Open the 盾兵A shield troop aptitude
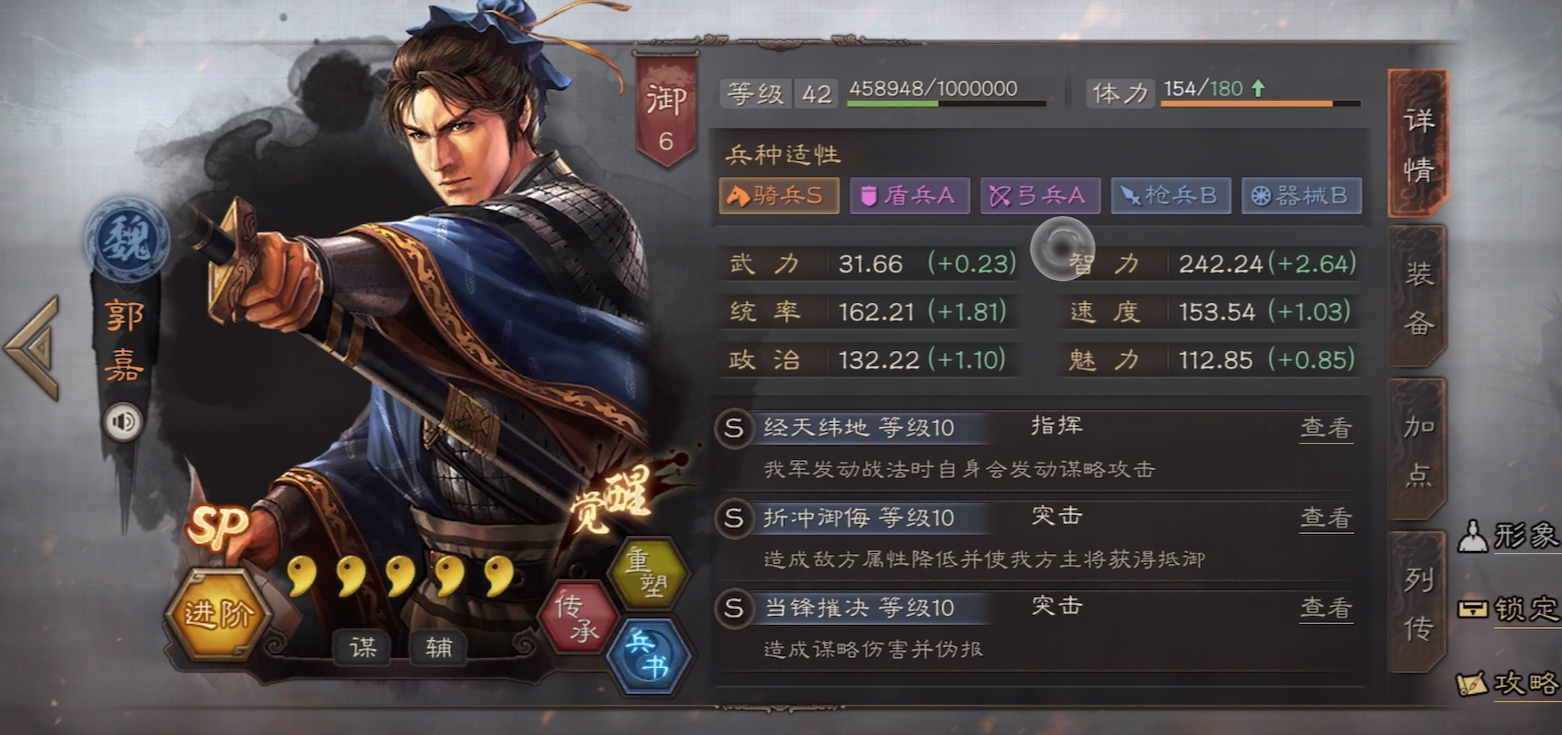The height and width of the screenshot is (735, 1562). (x=908, y=196)
